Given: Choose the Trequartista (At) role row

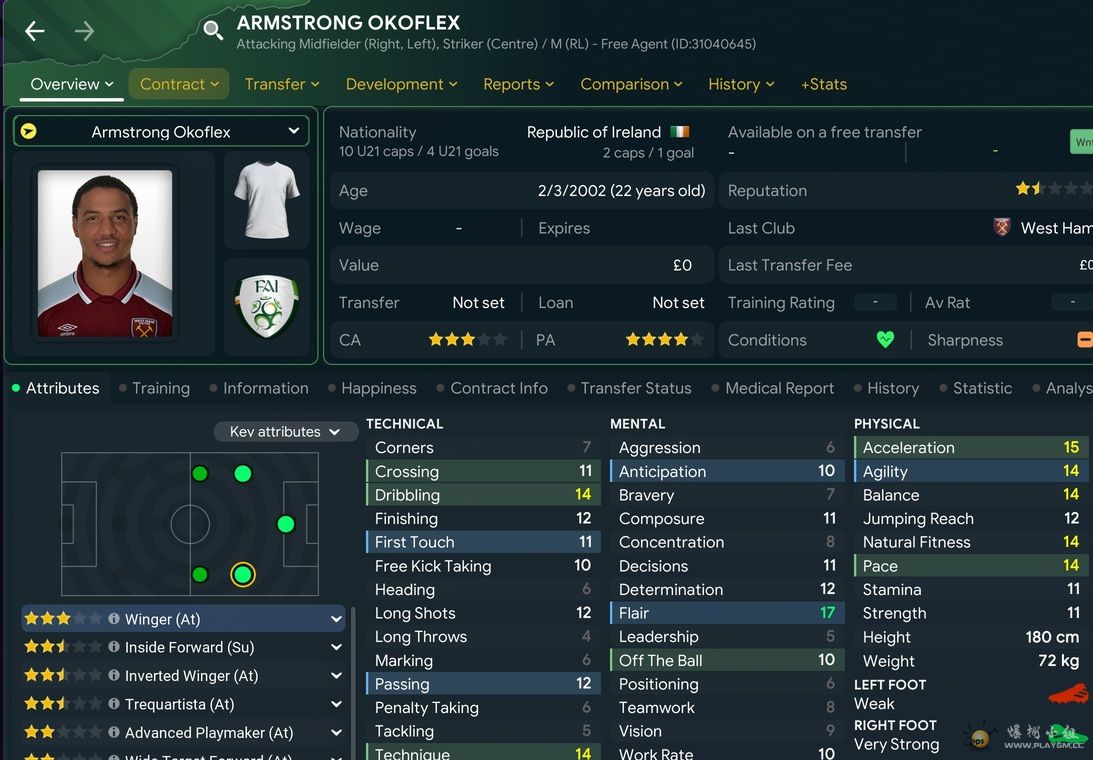Looking at the screenshot, I should point(183,704).
